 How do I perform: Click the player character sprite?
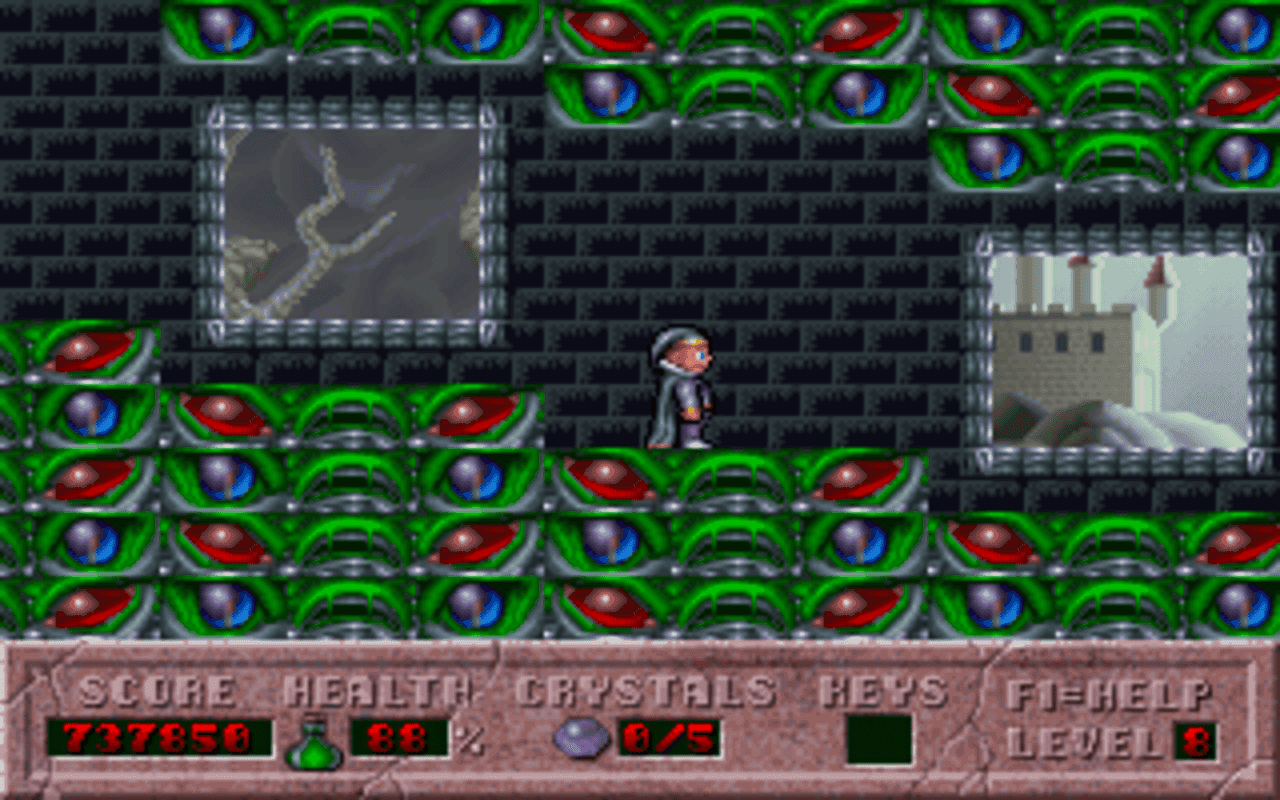pos(682,390)
